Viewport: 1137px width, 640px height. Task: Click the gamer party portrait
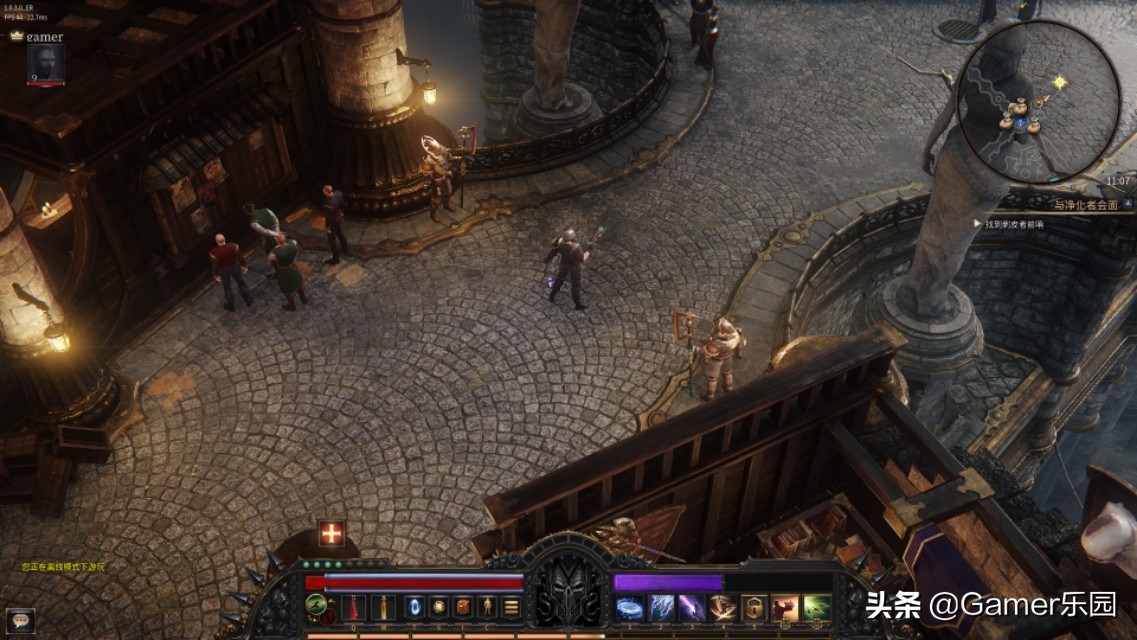(x=45, y=63)
